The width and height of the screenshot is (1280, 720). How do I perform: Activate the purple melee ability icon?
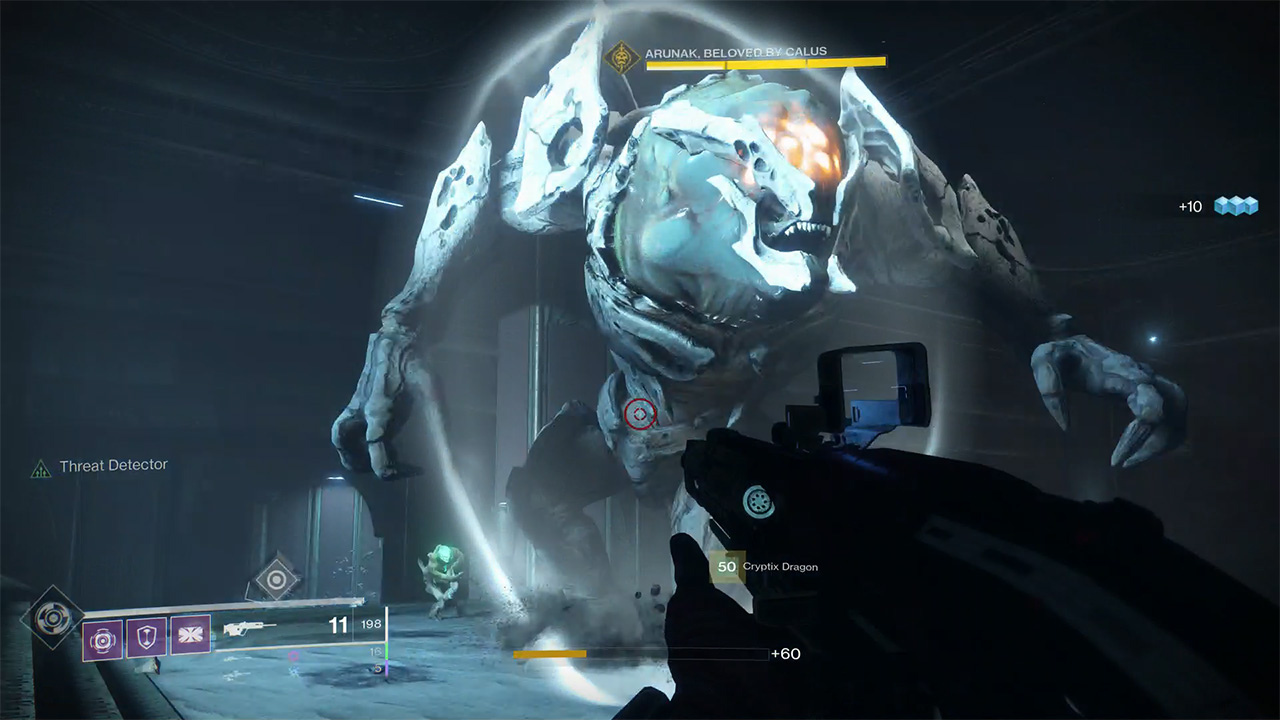coord(190,635)
